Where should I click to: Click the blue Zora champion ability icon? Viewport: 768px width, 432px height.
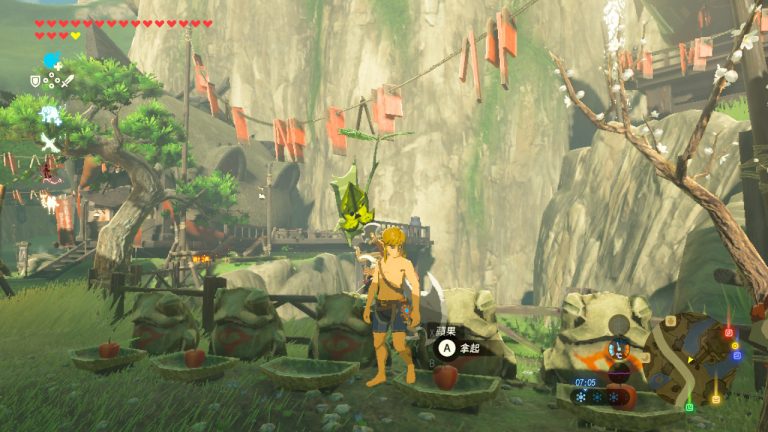(x=50, y=62)
